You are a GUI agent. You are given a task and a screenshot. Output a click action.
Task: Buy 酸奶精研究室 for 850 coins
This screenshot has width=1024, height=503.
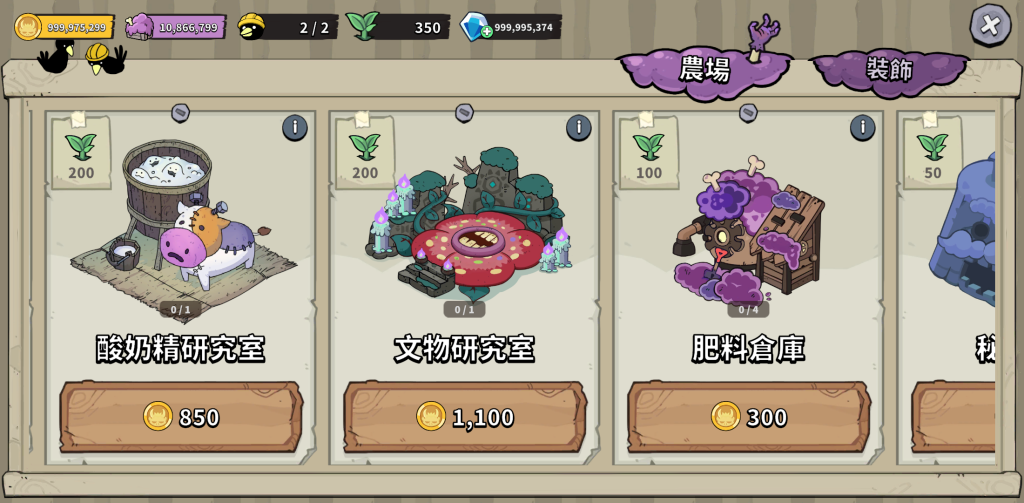[x=181, y=416]
